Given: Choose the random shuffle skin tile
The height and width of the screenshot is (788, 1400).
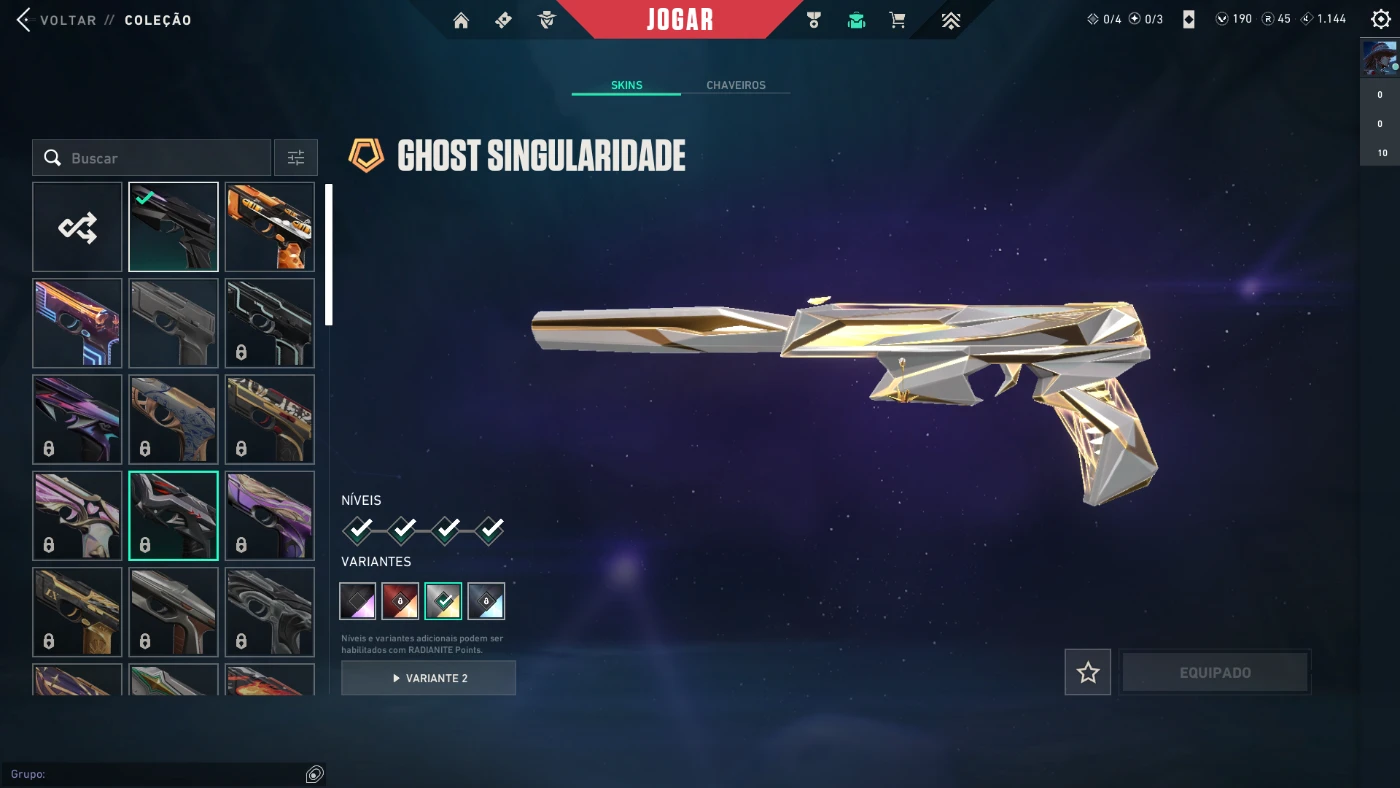Looking at the screenshot, I should (77, 227).
